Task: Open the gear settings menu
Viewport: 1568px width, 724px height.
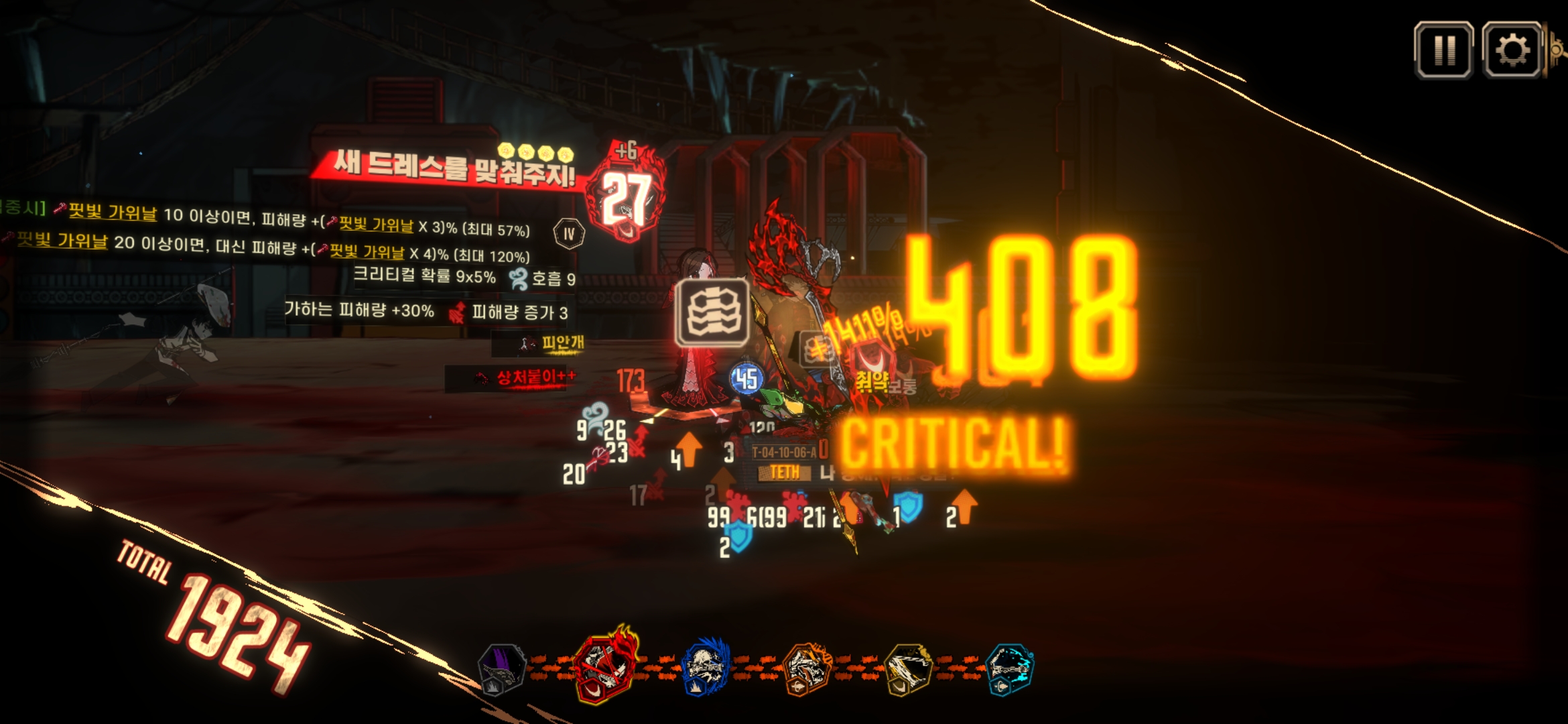Action: point(1512,50)
